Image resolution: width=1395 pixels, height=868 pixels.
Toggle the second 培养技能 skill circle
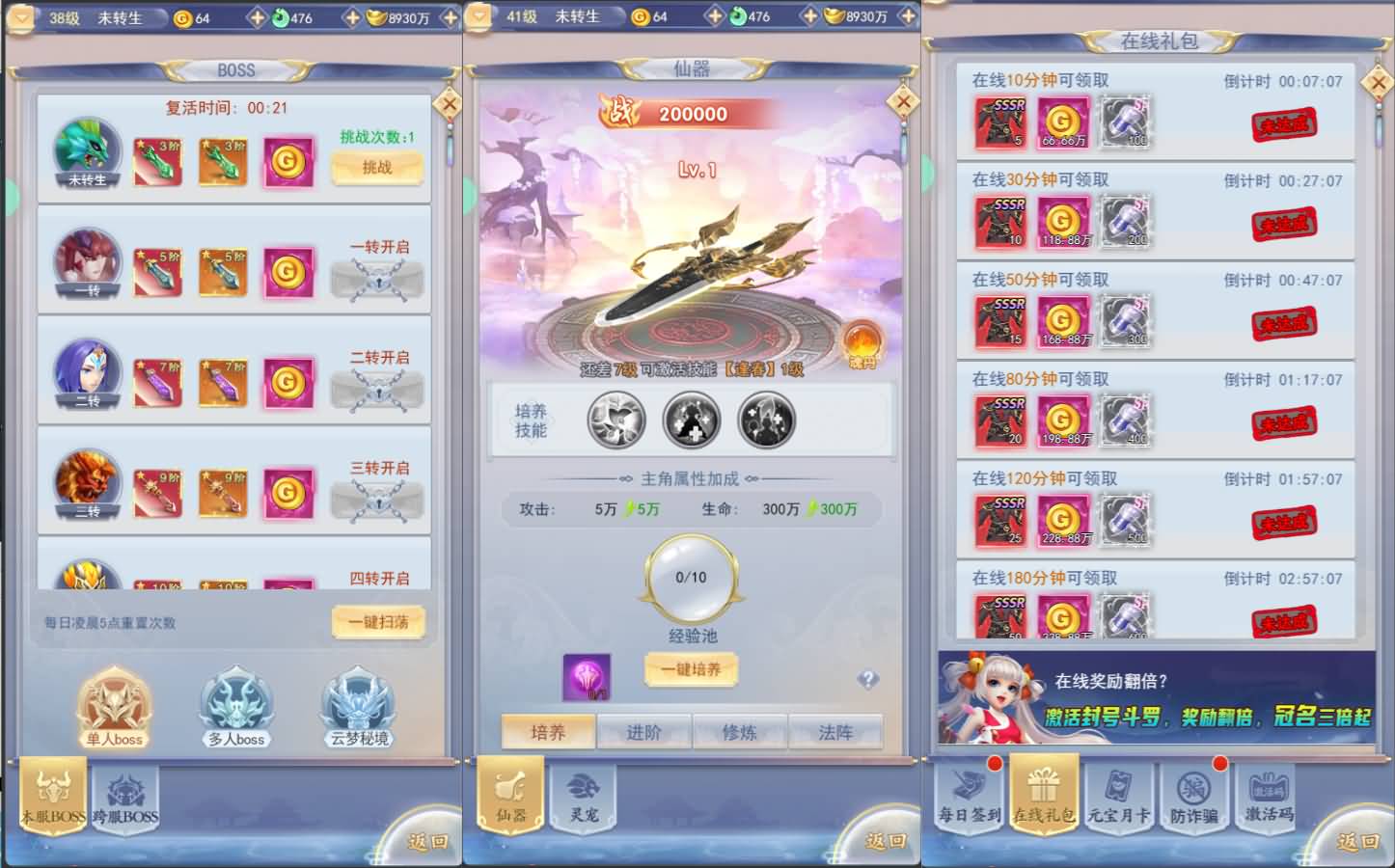[x=693, y=421]
